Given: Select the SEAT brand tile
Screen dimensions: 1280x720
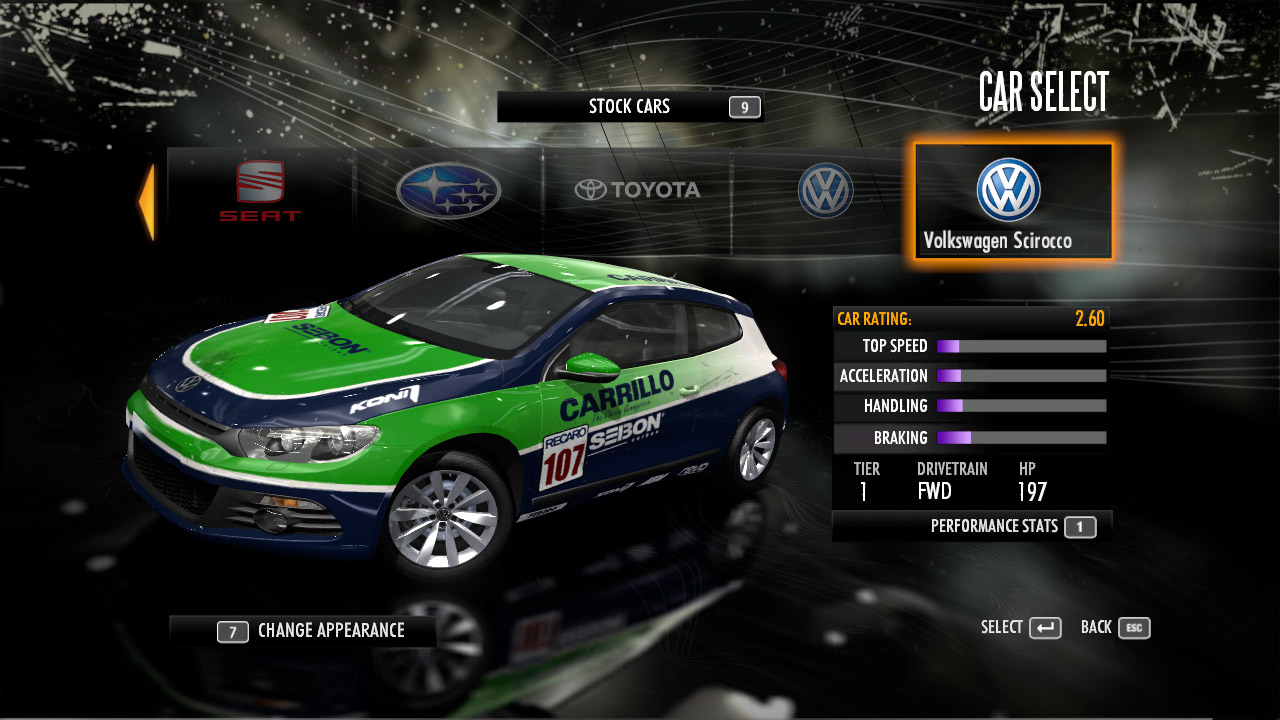Looking at the screenshot, I should (x=260, y=192).
